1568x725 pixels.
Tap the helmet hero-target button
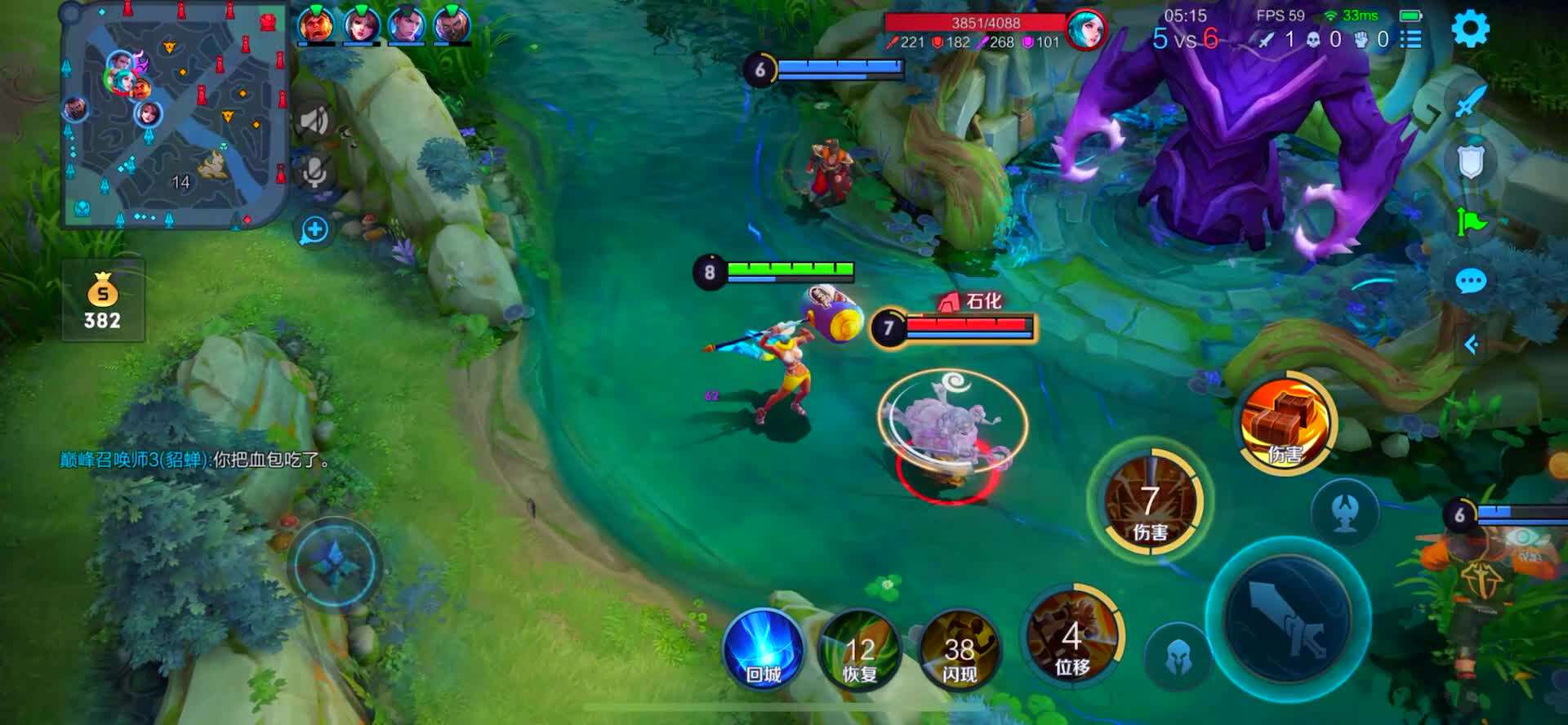[1178, 656]
